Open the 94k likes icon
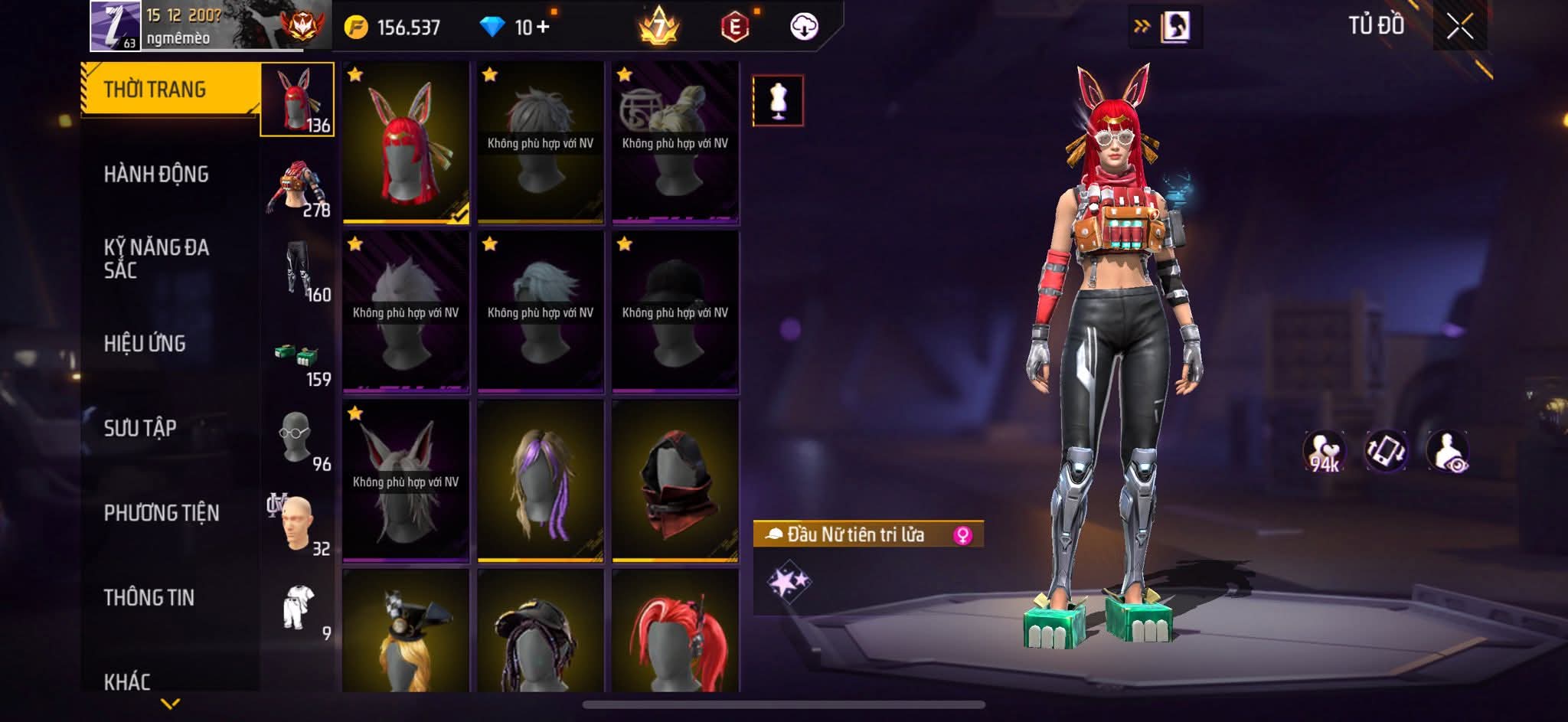Screen dimensions: 1568x722 pyautogui.click(x=1325, y=451)
